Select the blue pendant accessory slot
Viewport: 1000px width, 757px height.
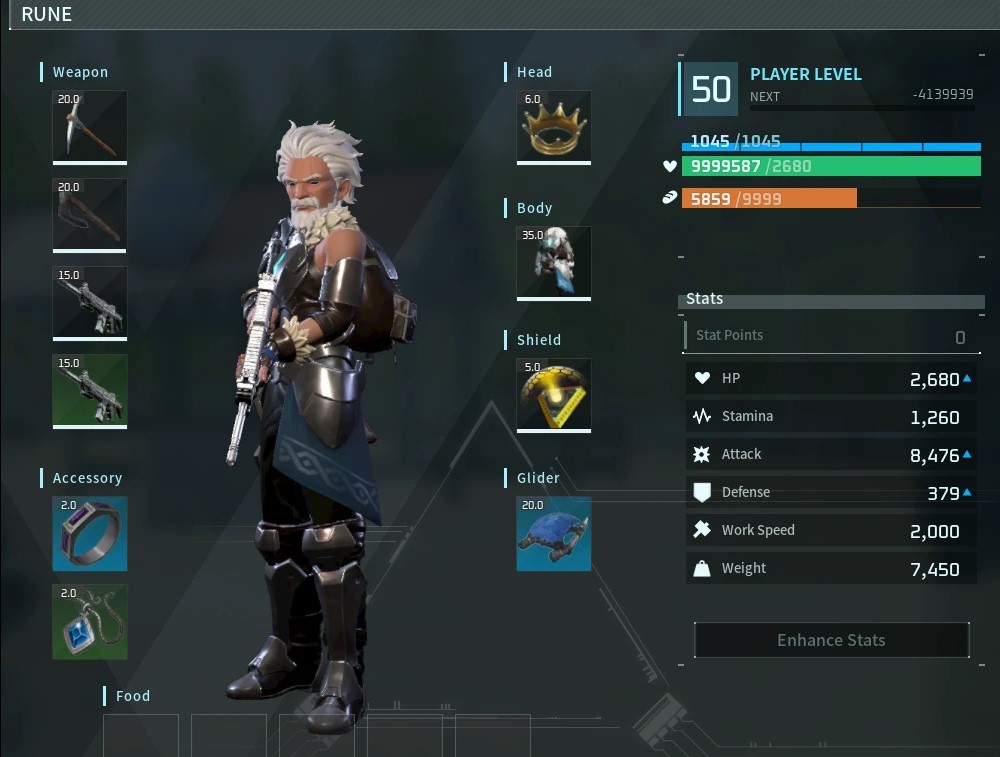coord(90,621)
